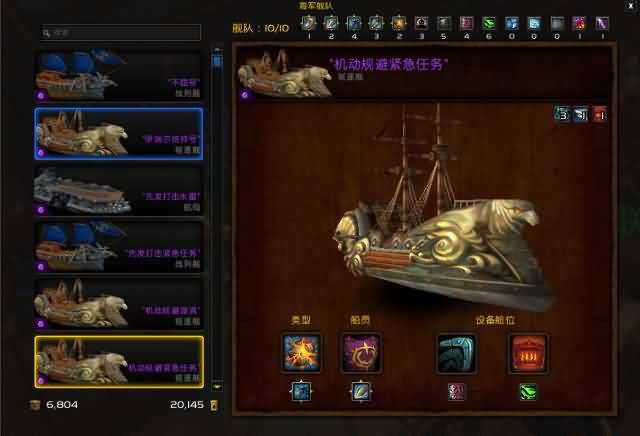Click the red small icon beside ship portrait
Image resolution: width=640 pixels, height=436 pixels.
coord(600,113)
